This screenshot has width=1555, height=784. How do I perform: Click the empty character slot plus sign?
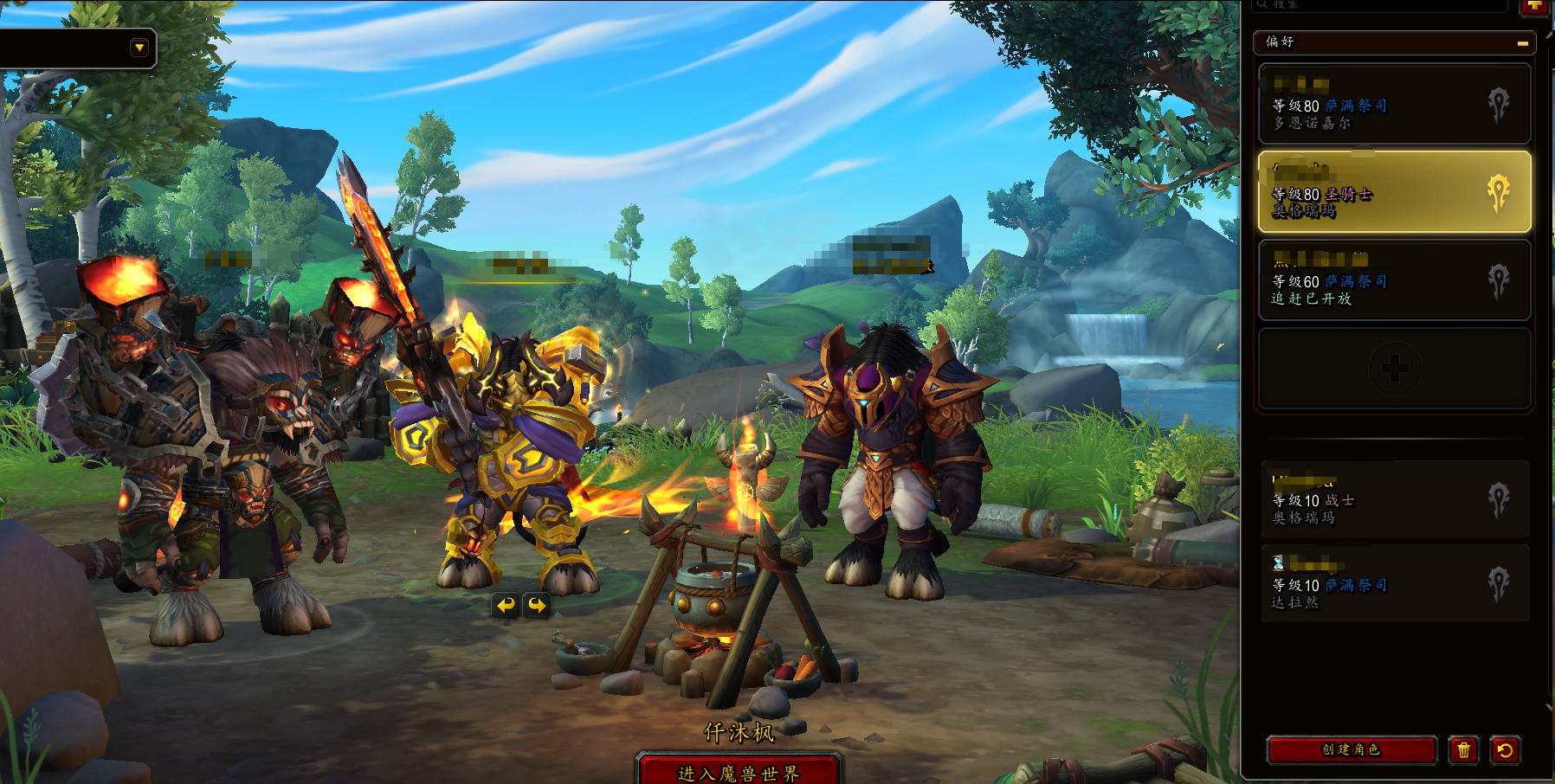(1394, 369)
